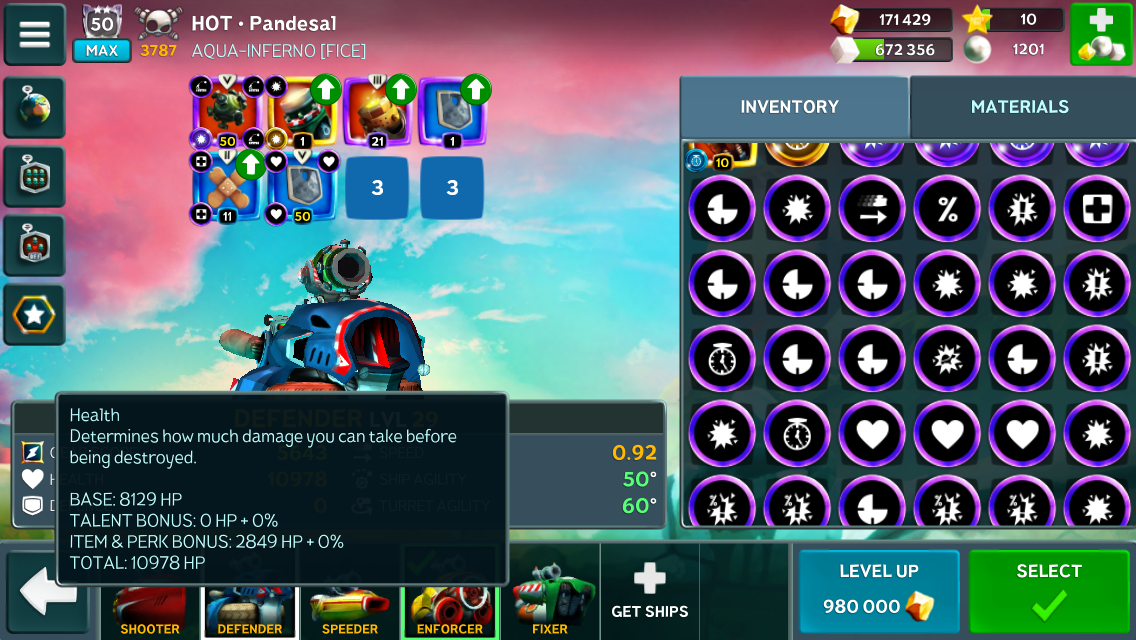Select the speed arrow perk in inventory

(x=872, y=210)
